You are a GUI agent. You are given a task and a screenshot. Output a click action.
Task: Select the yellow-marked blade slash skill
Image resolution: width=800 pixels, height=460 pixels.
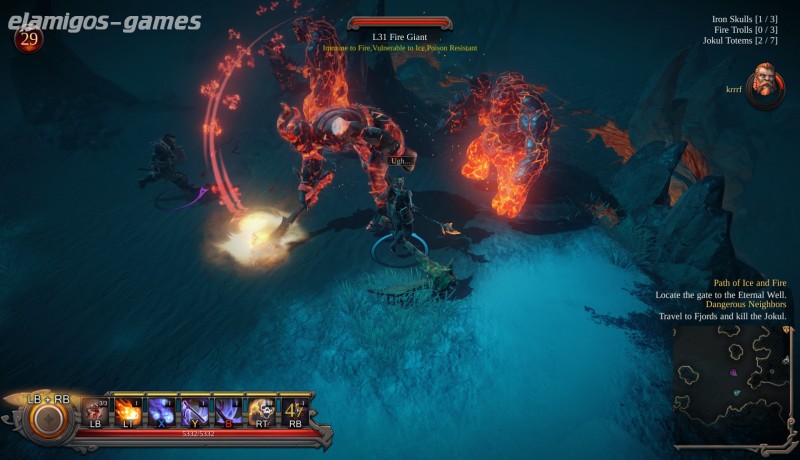195,411
